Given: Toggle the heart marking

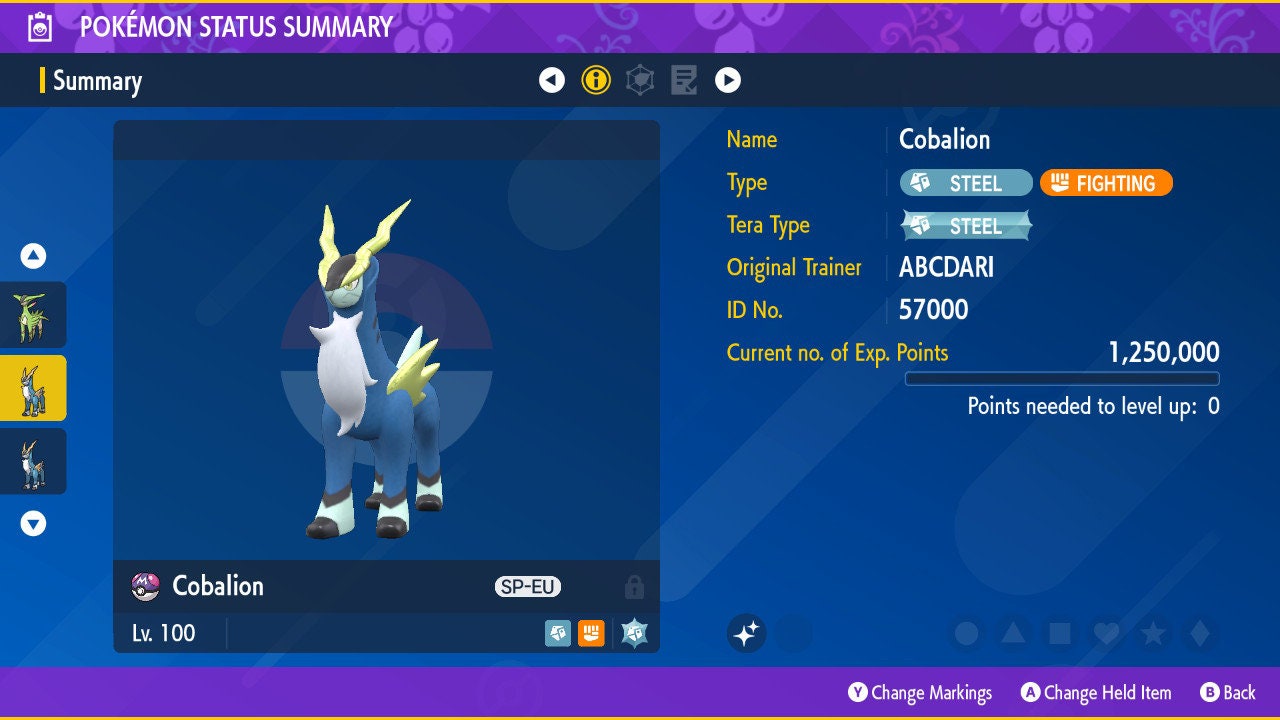Looking at the screenshot, I should [x=1106, y=633].
